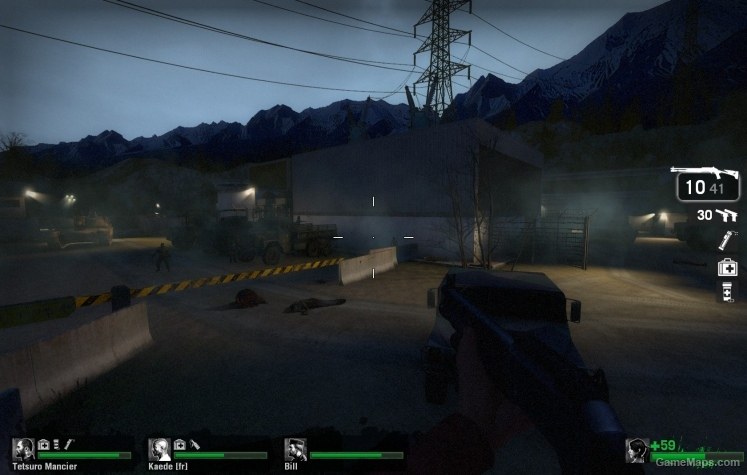Click your own survivor portrait

click(x=636, y=450)
